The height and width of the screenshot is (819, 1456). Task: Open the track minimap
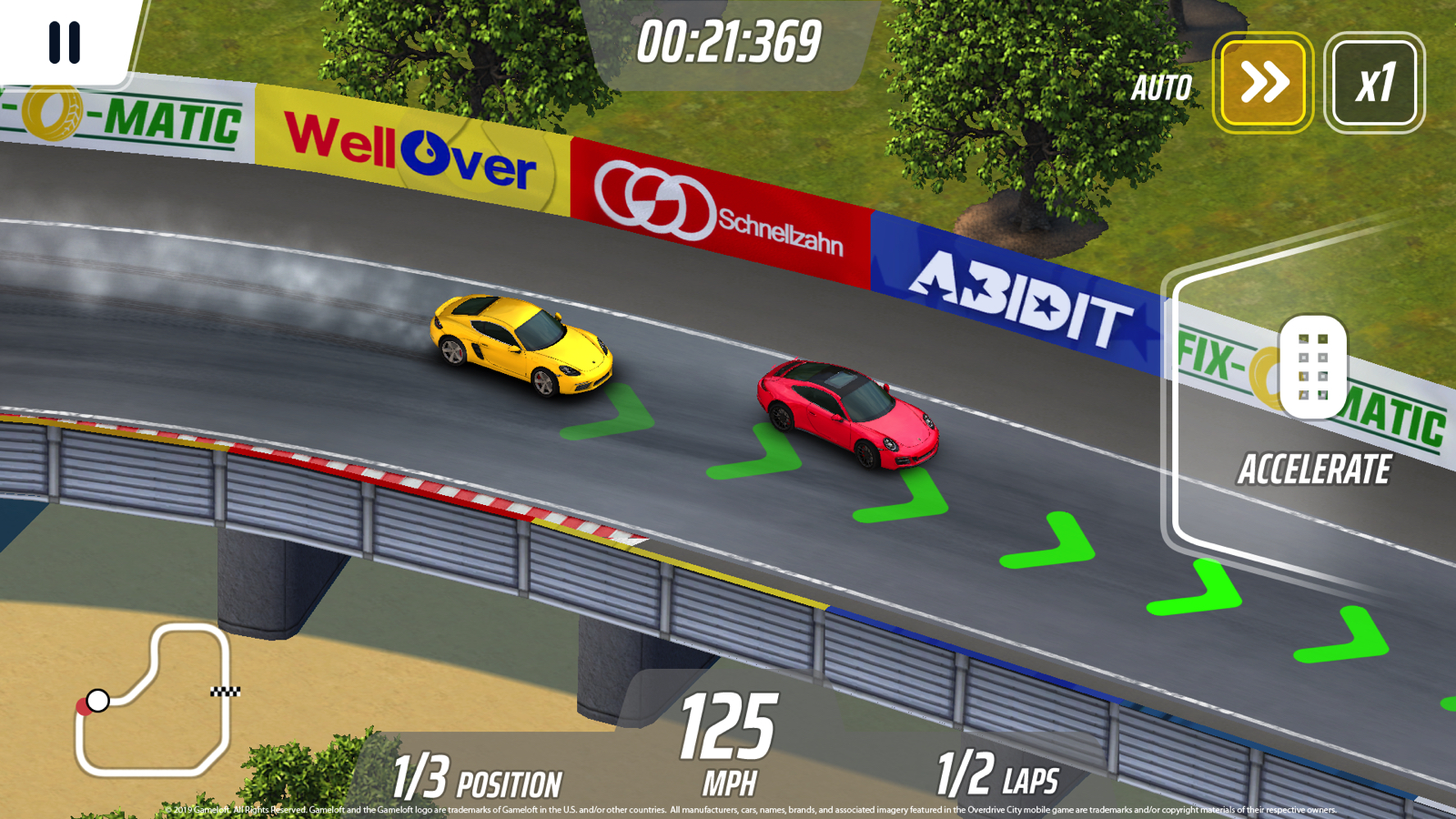click(153, 699)
